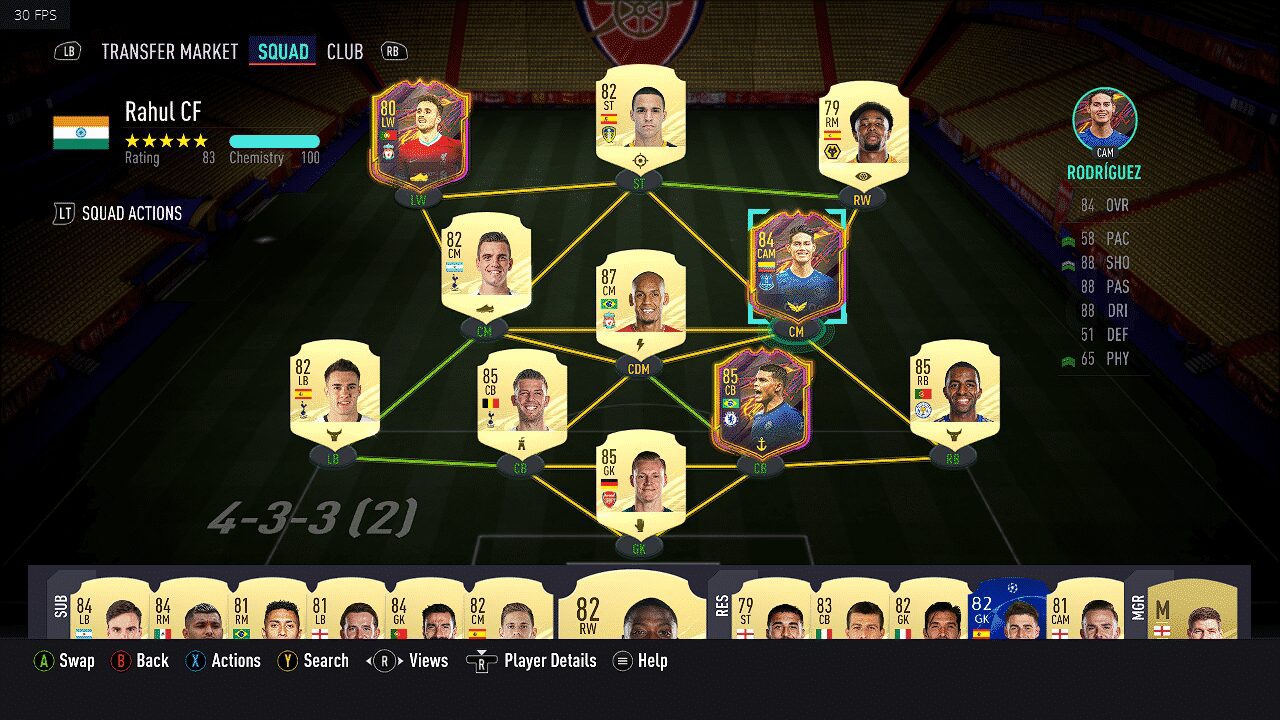
Task: Select the blue X Actions icon
Action: point(196,660)
